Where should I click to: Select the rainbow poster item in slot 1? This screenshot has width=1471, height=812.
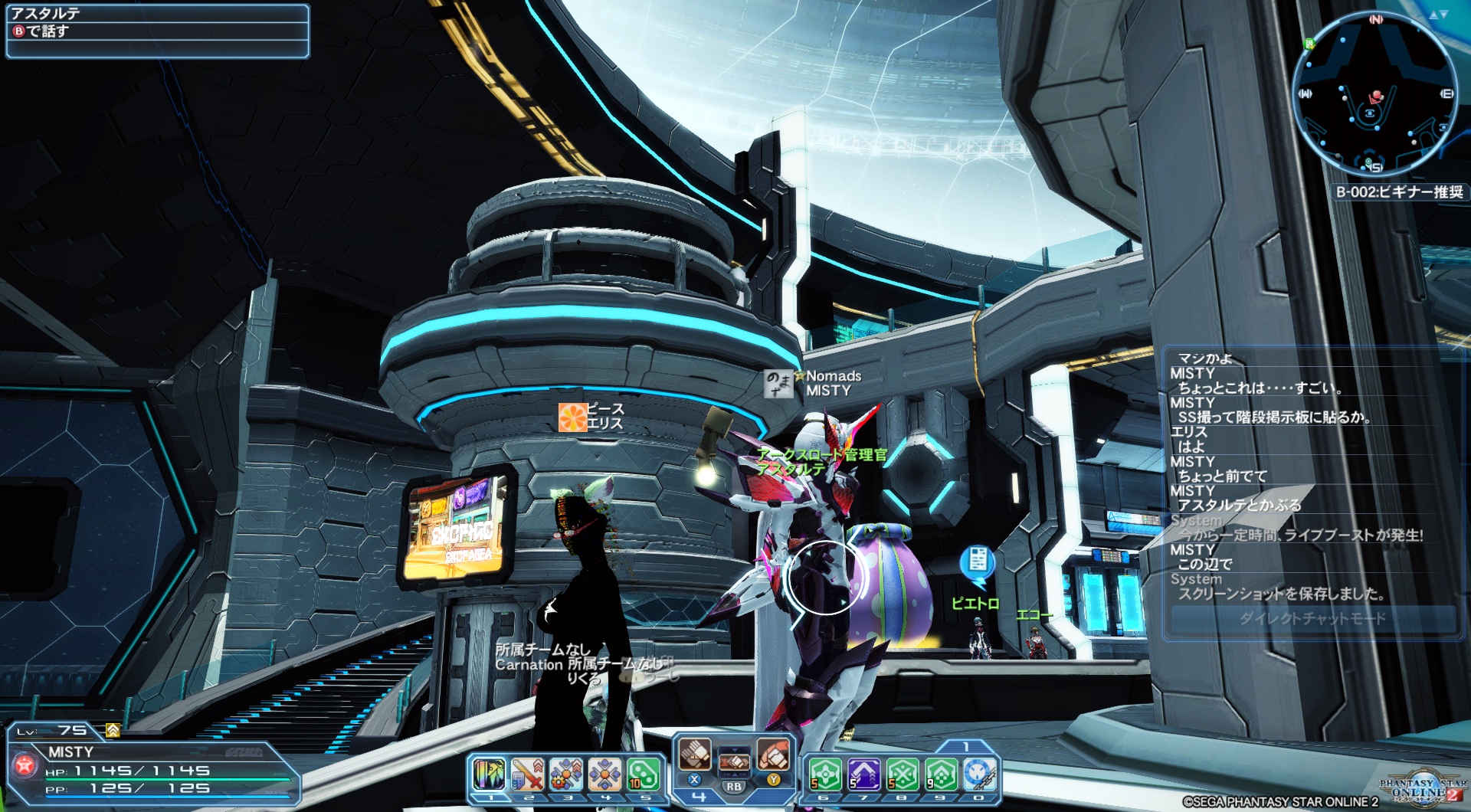click(x=489, y=774)
